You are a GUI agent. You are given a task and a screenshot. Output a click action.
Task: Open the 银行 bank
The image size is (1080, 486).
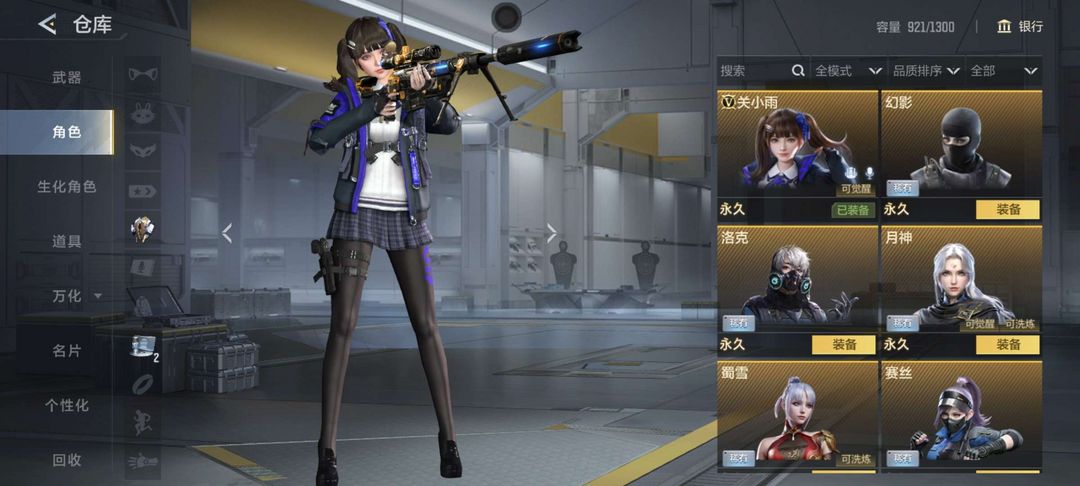coord(1019,26)
